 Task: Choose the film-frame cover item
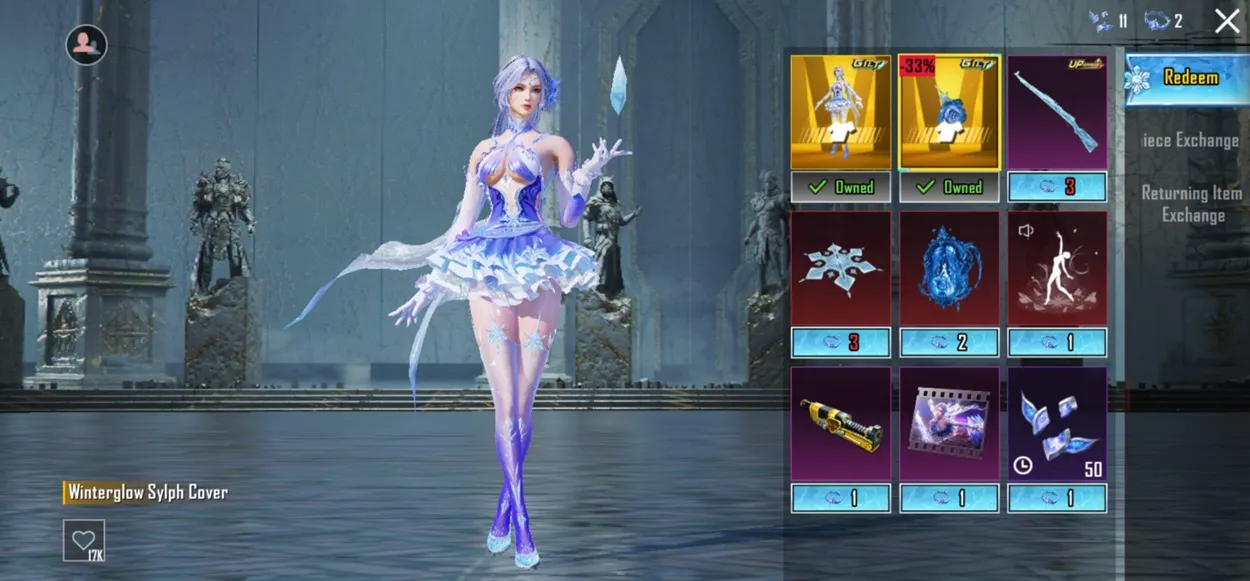(949, 424)
